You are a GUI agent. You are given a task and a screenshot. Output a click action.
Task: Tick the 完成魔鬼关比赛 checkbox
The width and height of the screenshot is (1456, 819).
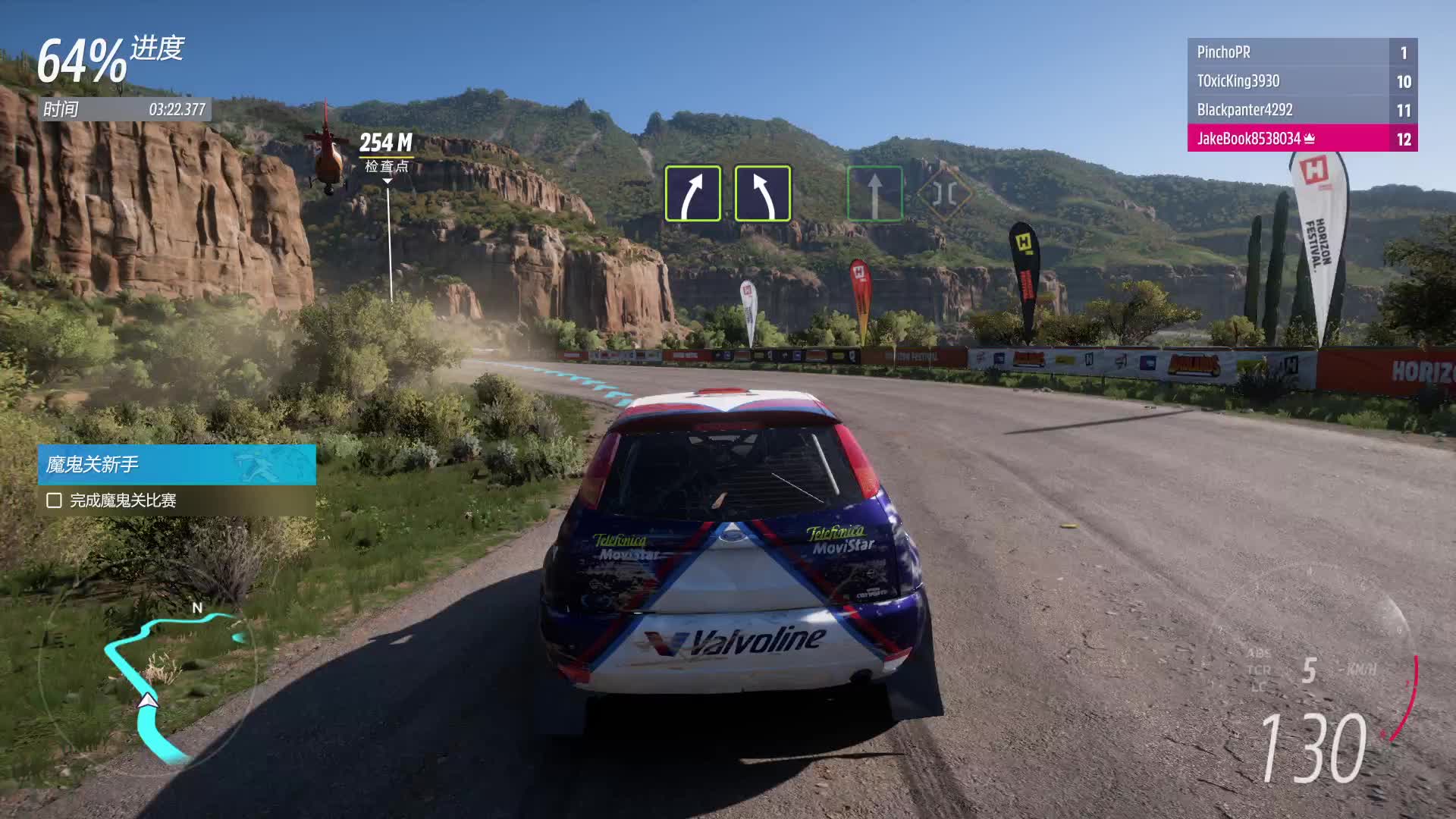(x=54, y=500)
